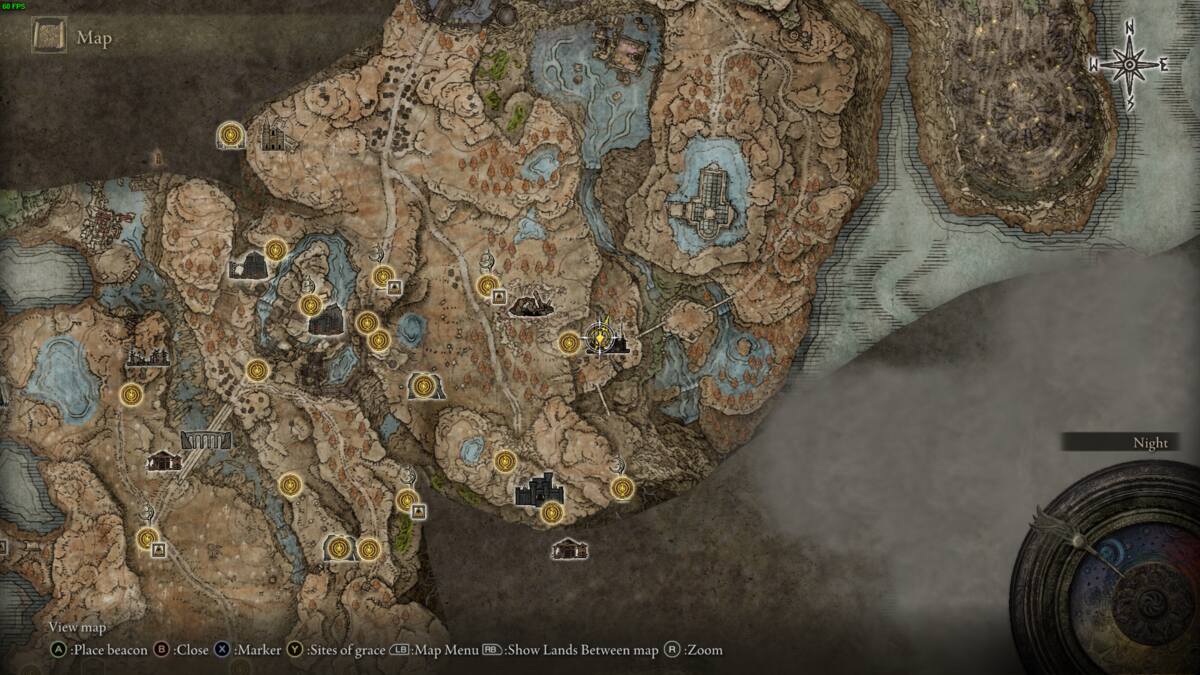Pick the shack icon beside the stone bridge
Screen dimensions: 1200x675
tap(164, 461)
